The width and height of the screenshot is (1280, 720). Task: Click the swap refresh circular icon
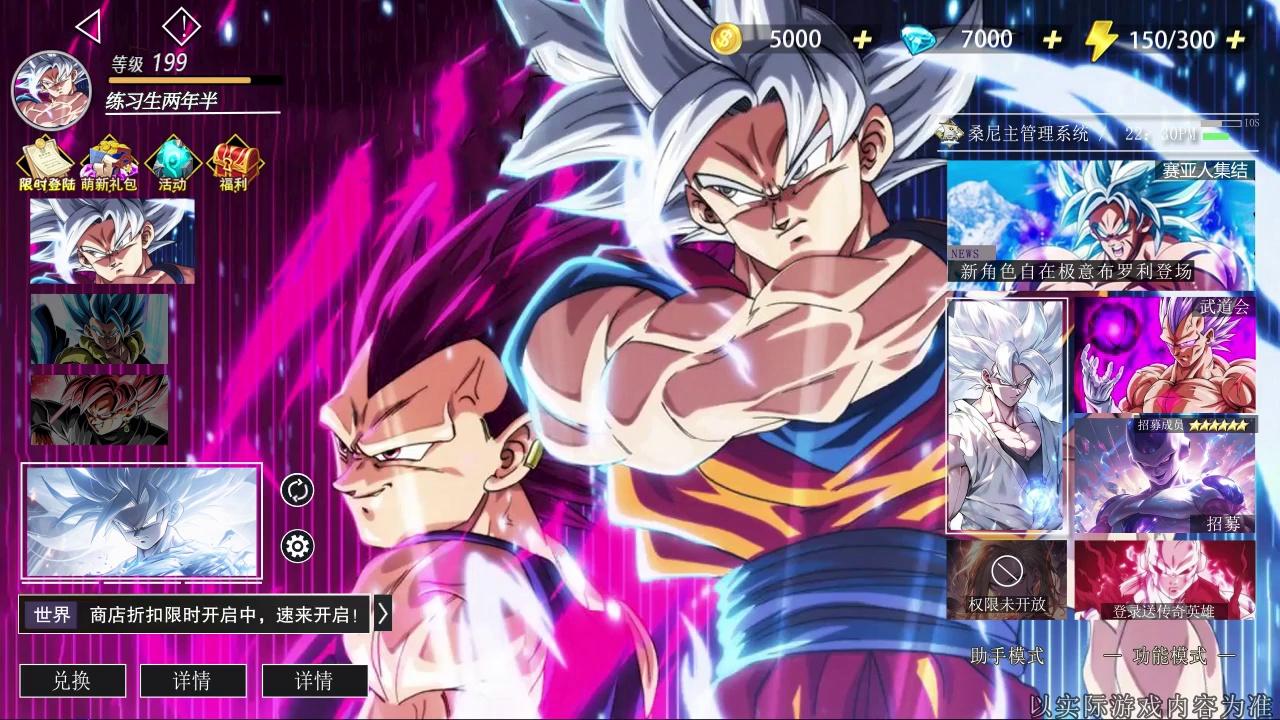pos(297,490)
